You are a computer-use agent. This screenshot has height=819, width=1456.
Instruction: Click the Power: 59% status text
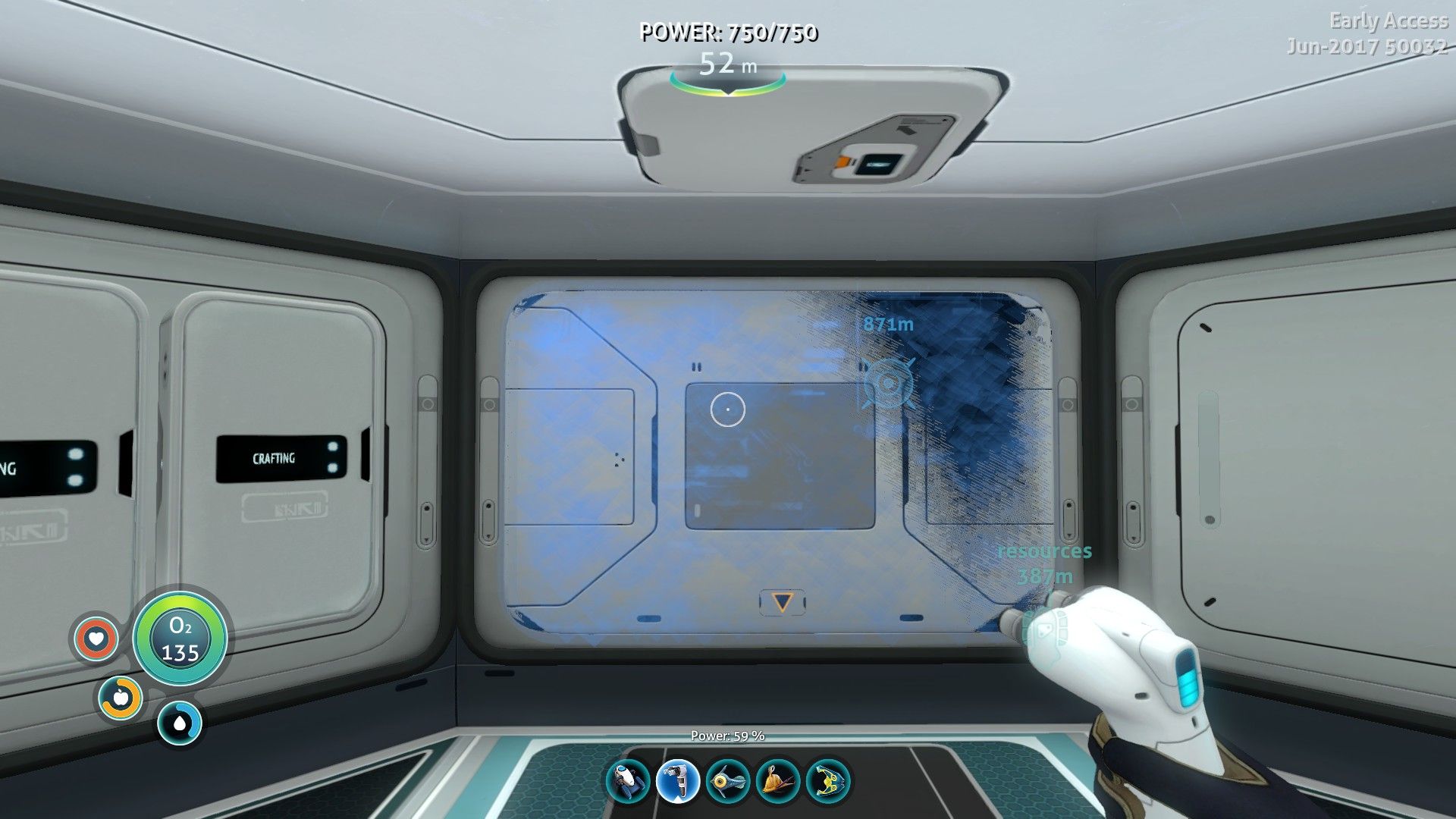(729, 735)
